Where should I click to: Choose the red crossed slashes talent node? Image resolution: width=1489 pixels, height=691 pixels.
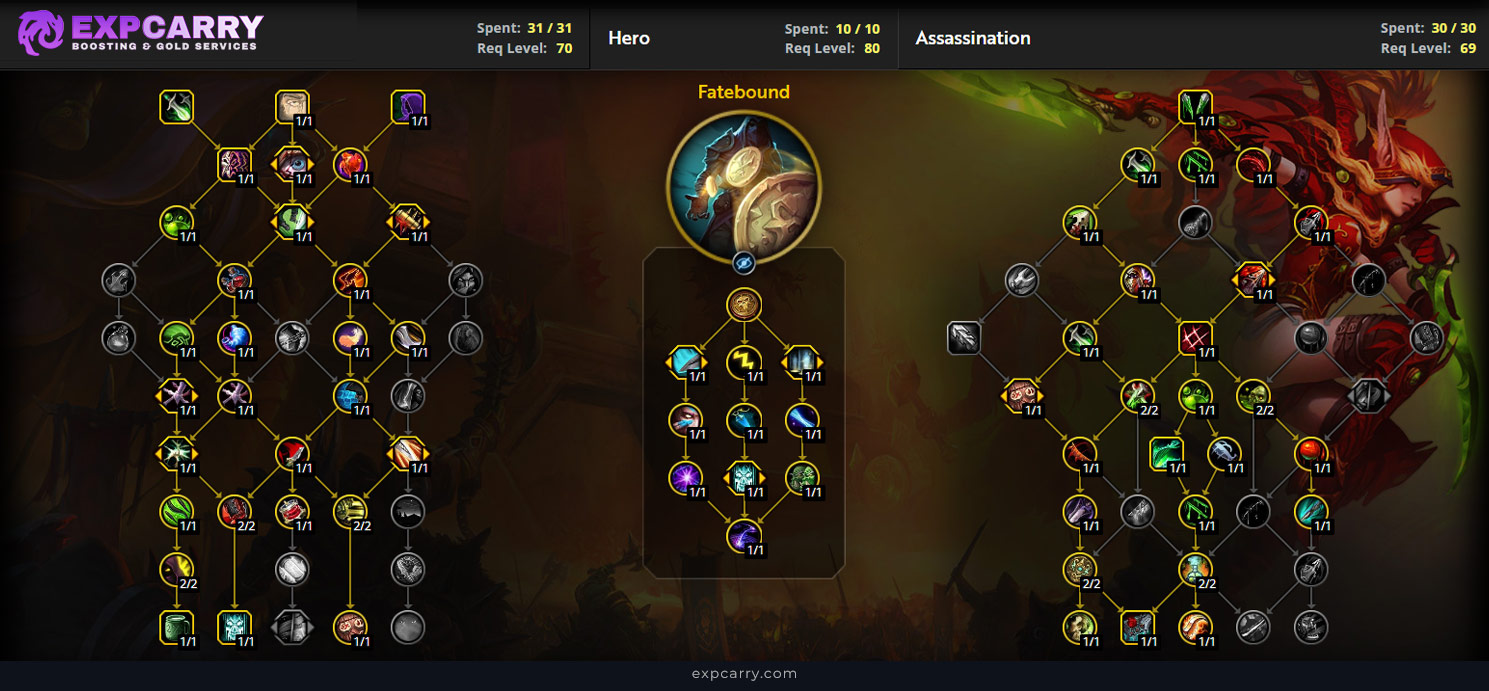[x=1195, y=338]
